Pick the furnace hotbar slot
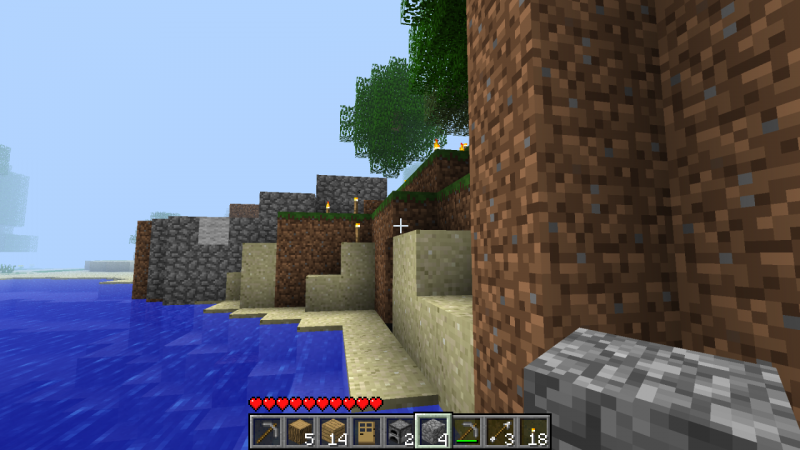 pos(400,432)
